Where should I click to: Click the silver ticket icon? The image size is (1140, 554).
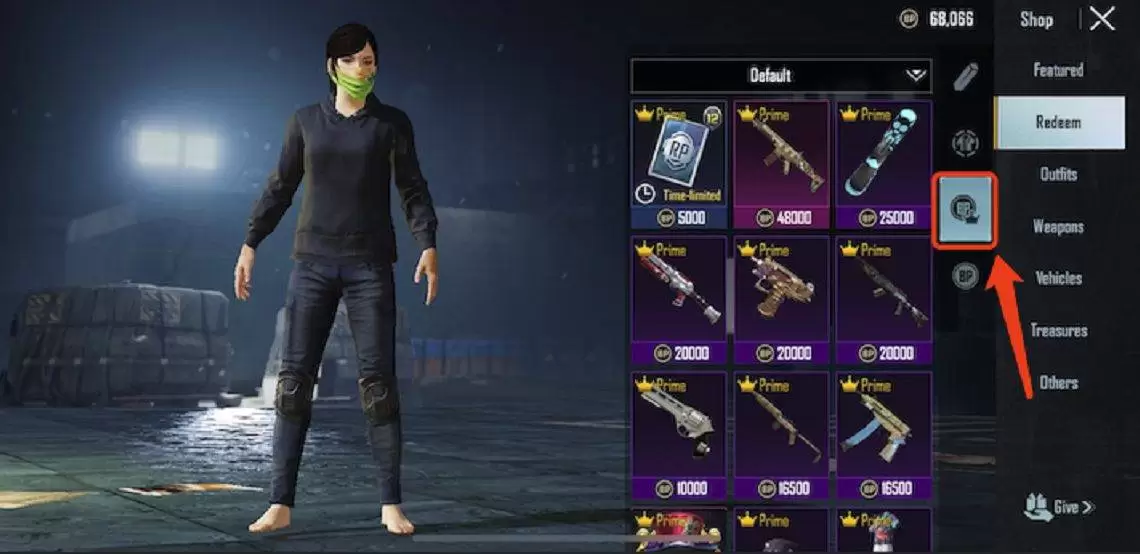pos(965,76)
